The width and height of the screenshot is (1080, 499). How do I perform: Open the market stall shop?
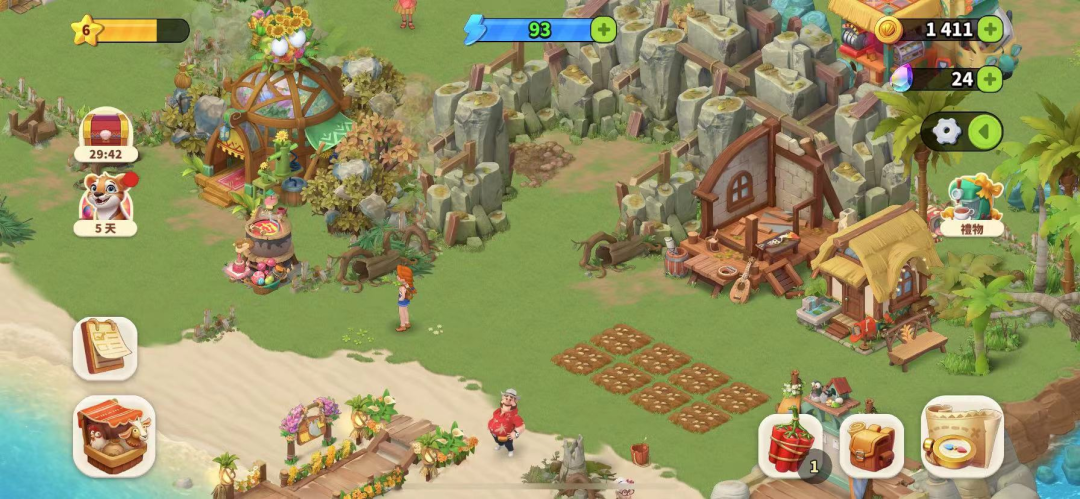[114, 435]
